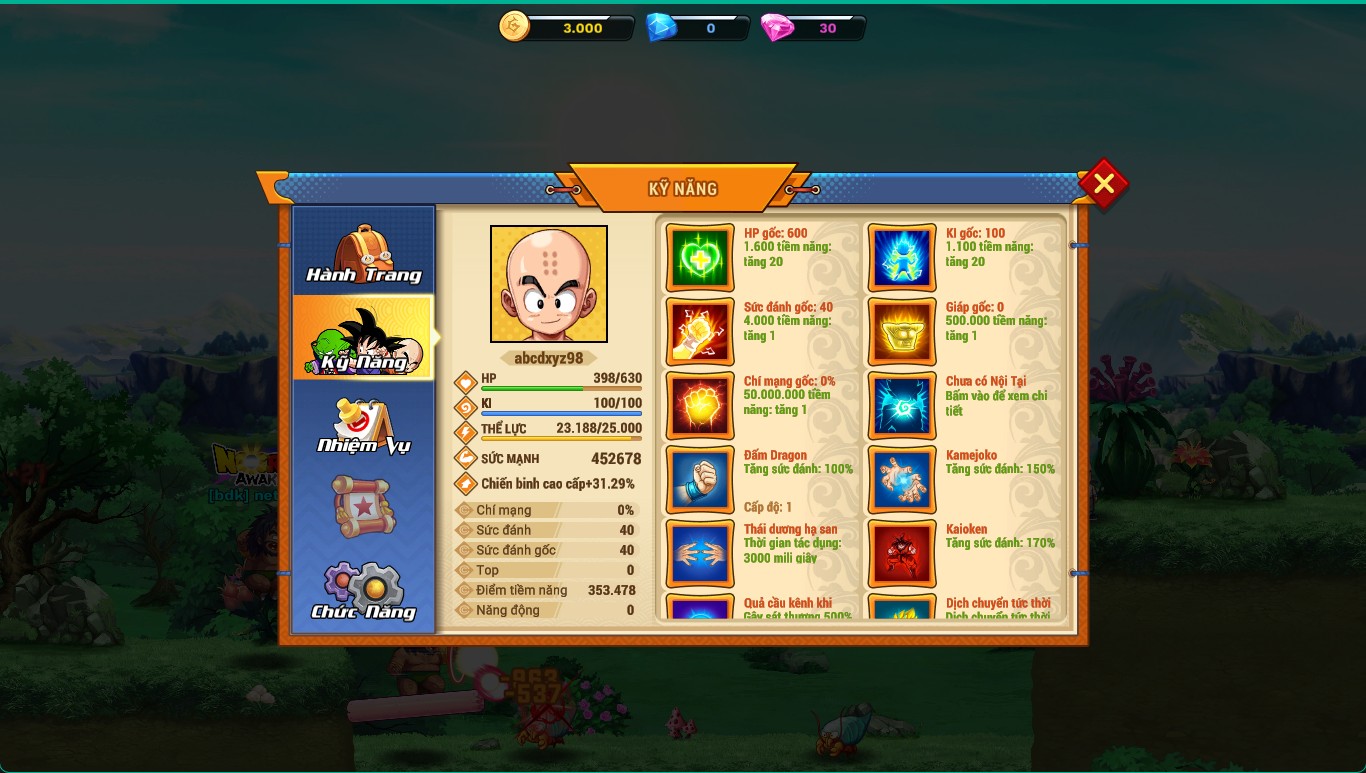Click the blue diamond currency icon
Image resolution: width=1366 pixels, height=773 pixels.
660,28
